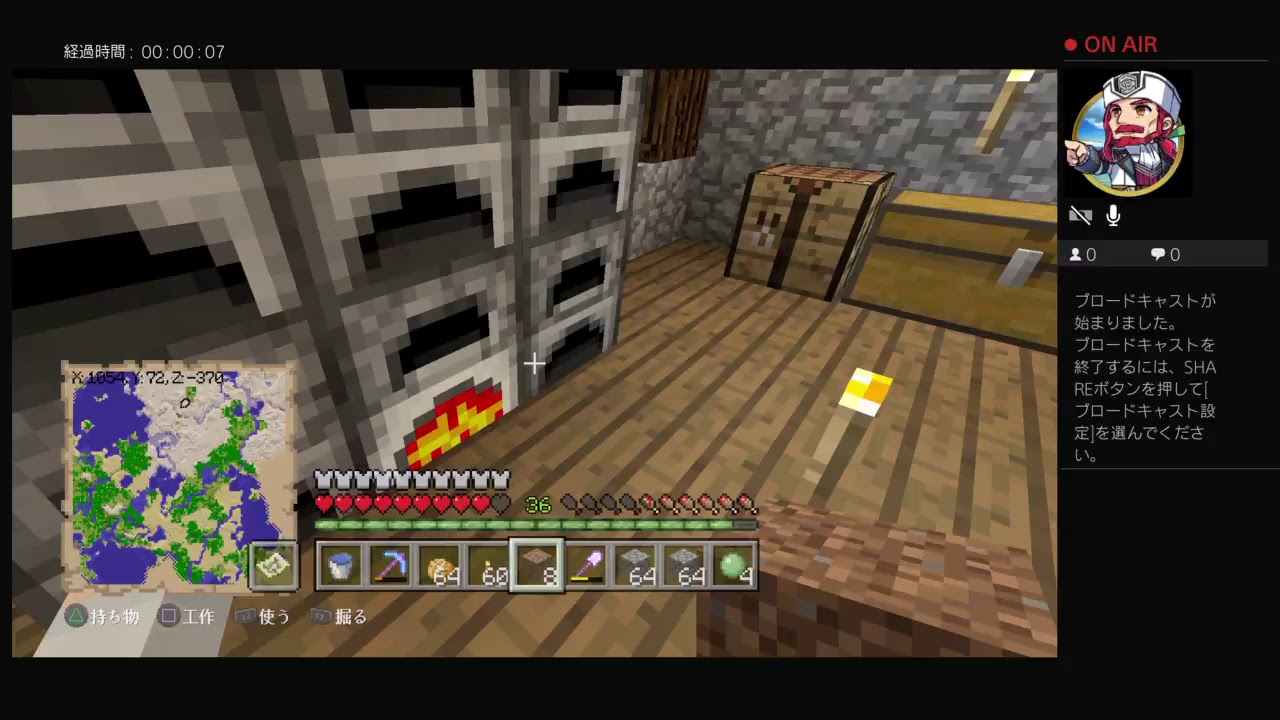The image size is (1280, 720).
Task: Select the enchanted shovel hotbar slot
Action: [x=589, y=566]
